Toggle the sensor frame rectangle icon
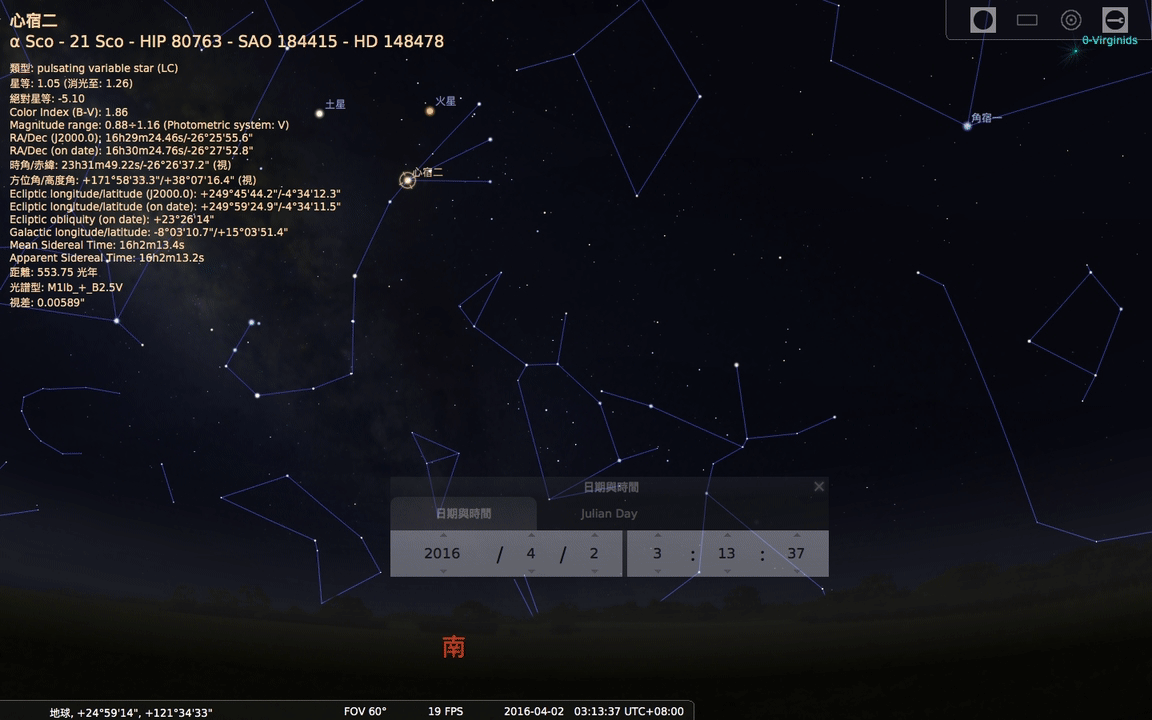Screen dimensions: 1152x720 pyautogui.click(x=1027, y=19)
